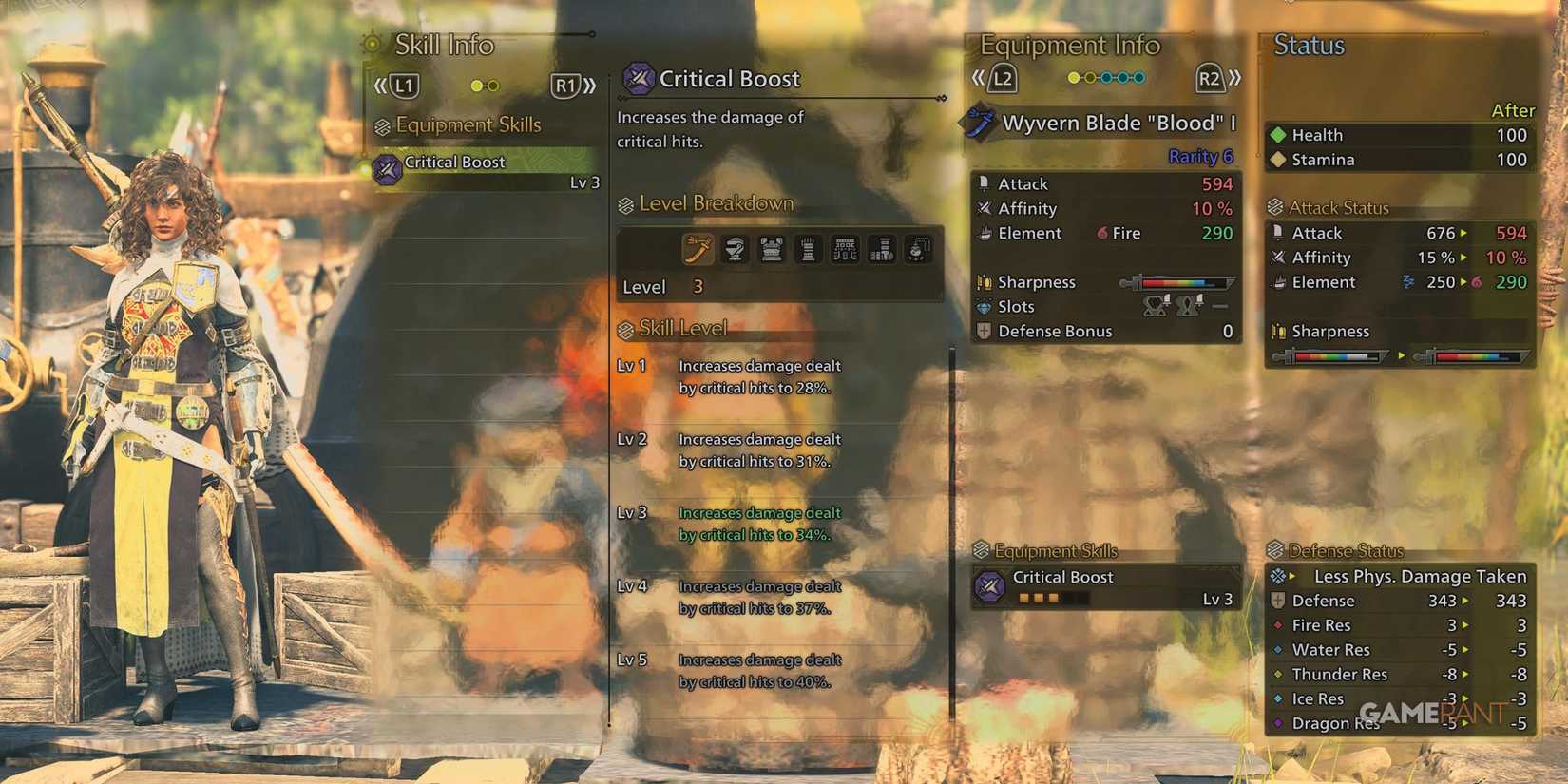Open the Skill Info panel header
The width and height of the screenshot is (1568, 784).
click(x=445, y=45)
